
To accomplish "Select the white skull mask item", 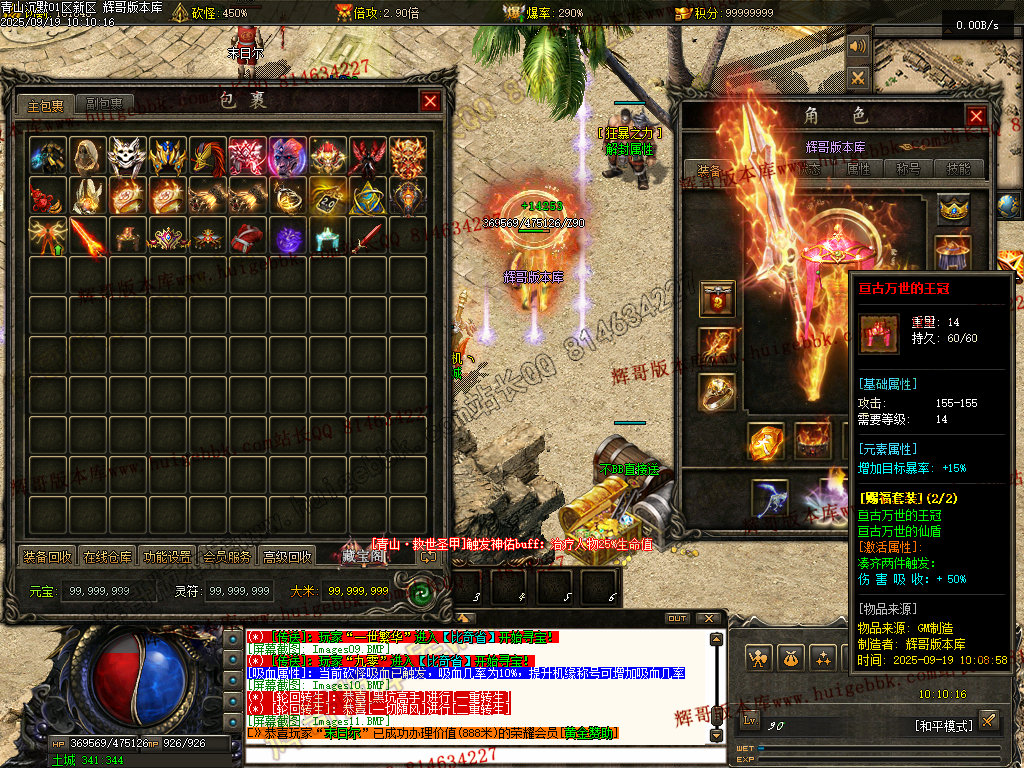I will [x=127, y=156].
